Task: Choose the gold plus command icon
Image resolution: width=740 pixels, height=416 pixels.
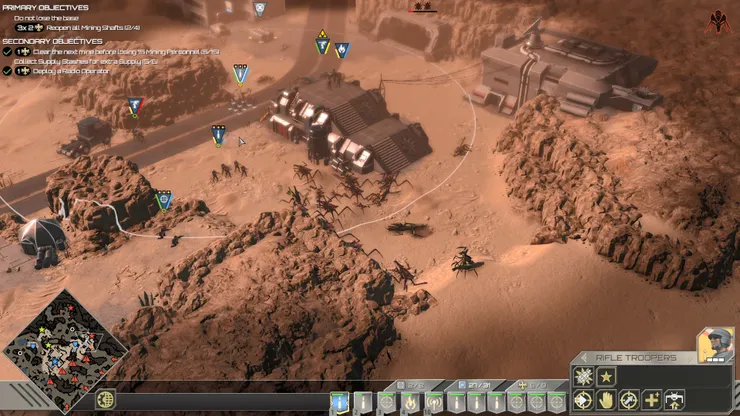Action: pyautogui.click(x=652, y=400)
